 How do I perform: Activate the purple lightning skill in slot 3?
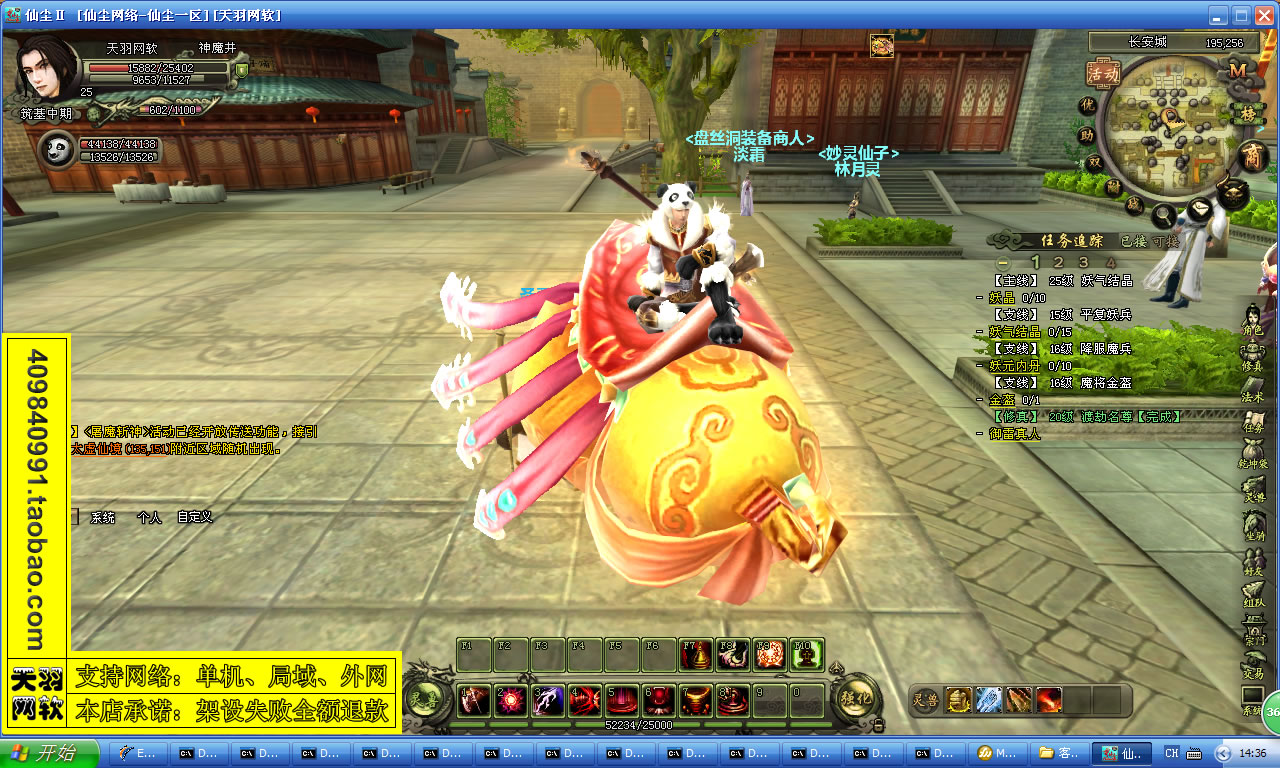point(548,701)
